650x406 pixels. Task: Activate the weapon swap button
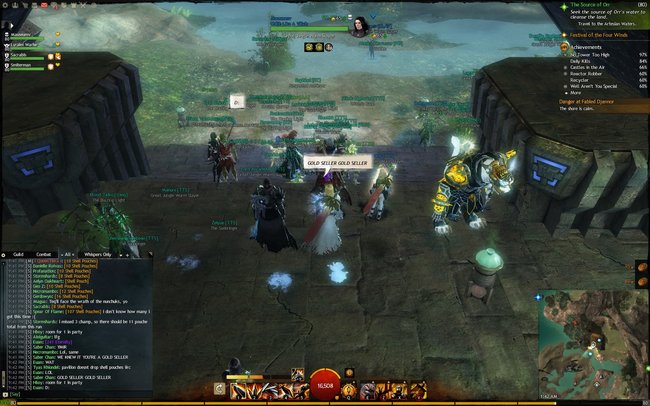[218, 389]
